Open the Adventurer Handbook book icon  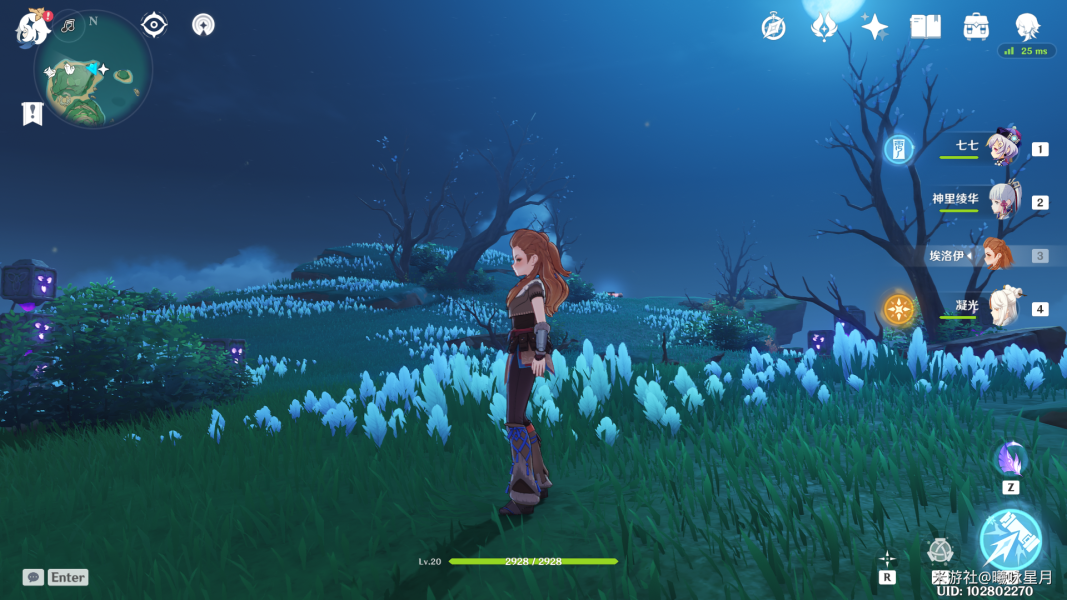pyautogui.click(x=925, y=27)
